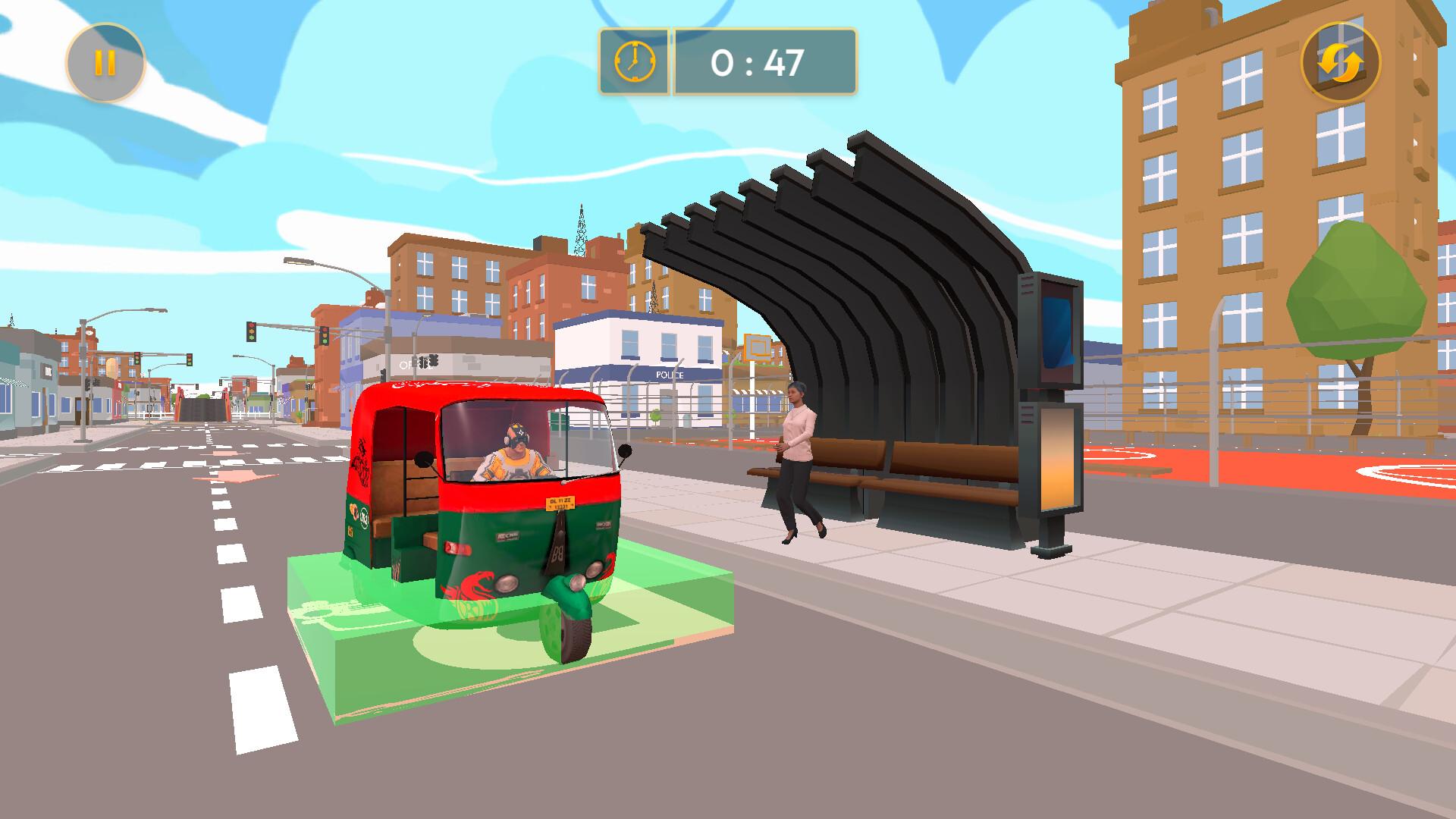Tap the yellow pause bars icon
Viewport: 1456px width, 819px height.
pyautogui.click(x=105, y=61)
